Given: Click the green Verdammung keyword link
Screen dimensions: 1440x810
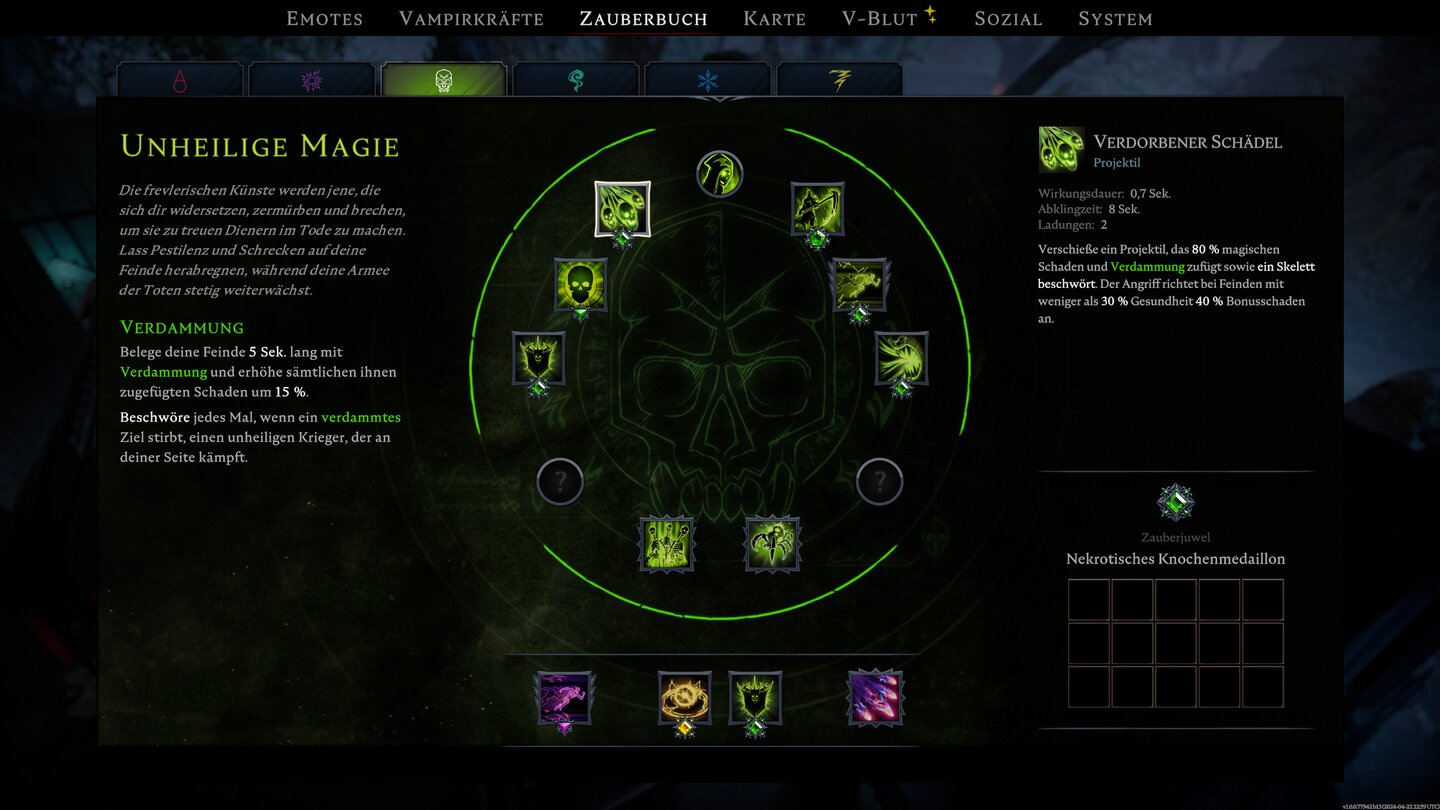Looking at the screenshot, I should pyautogui.click(x=162, y=372).
